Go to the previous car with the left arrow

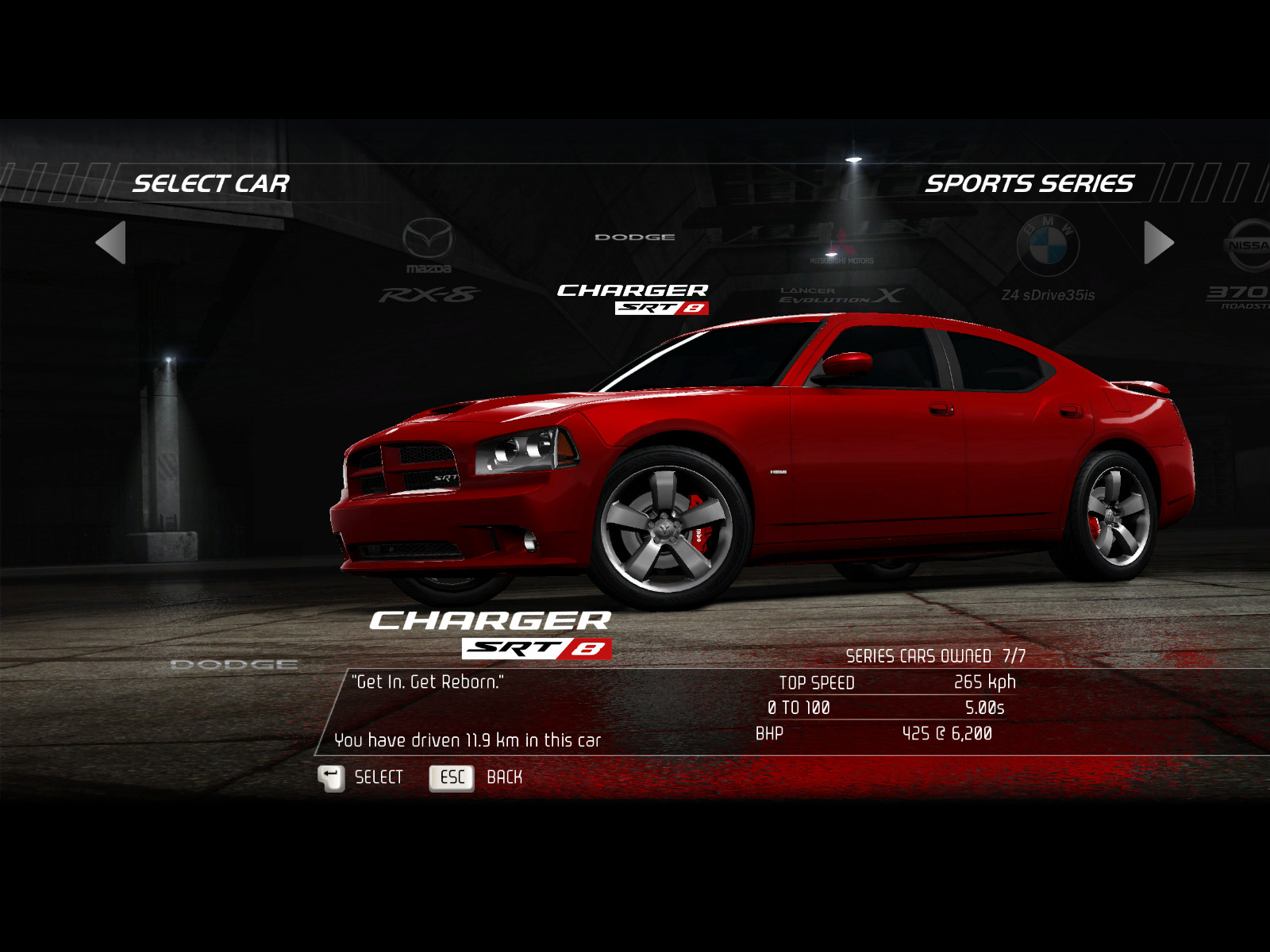click(111, 243)
